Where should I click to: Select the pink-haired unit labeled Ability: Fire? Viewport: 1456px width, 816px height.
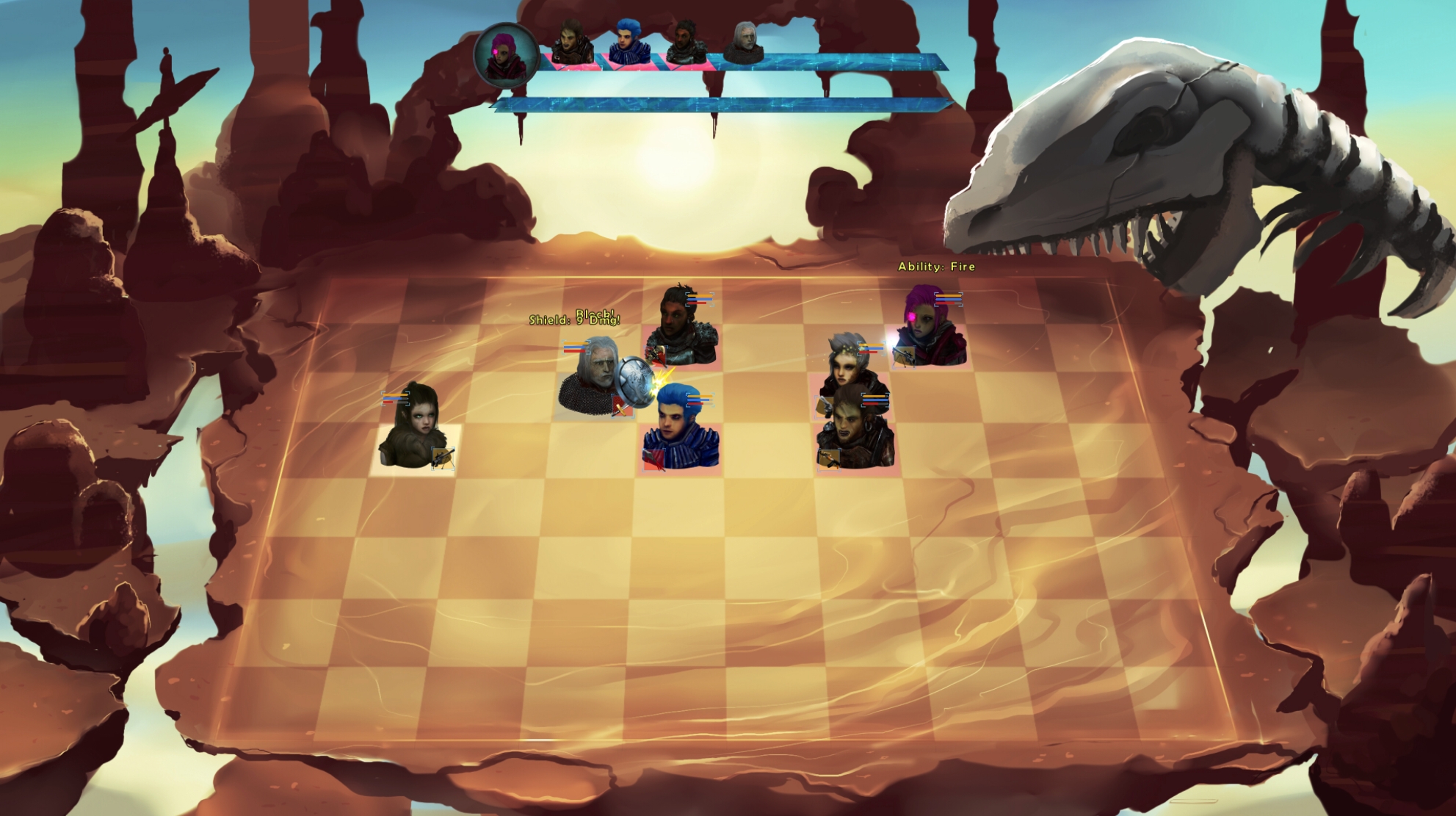pyautogui.click(x=930, y=328)
